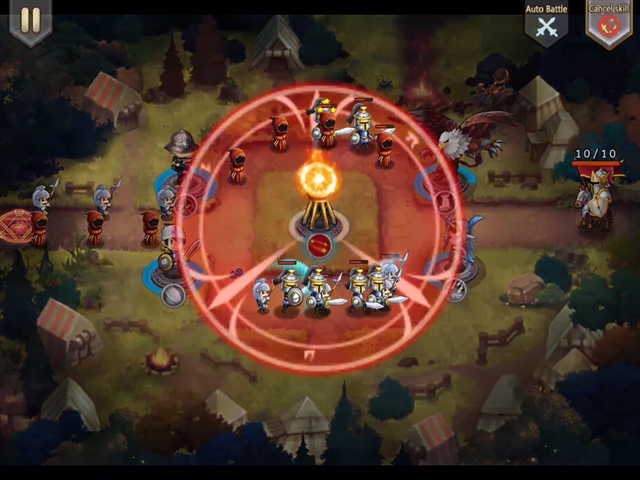Click the Cancel skill button
Screen dimensions: 640x480
607,25
